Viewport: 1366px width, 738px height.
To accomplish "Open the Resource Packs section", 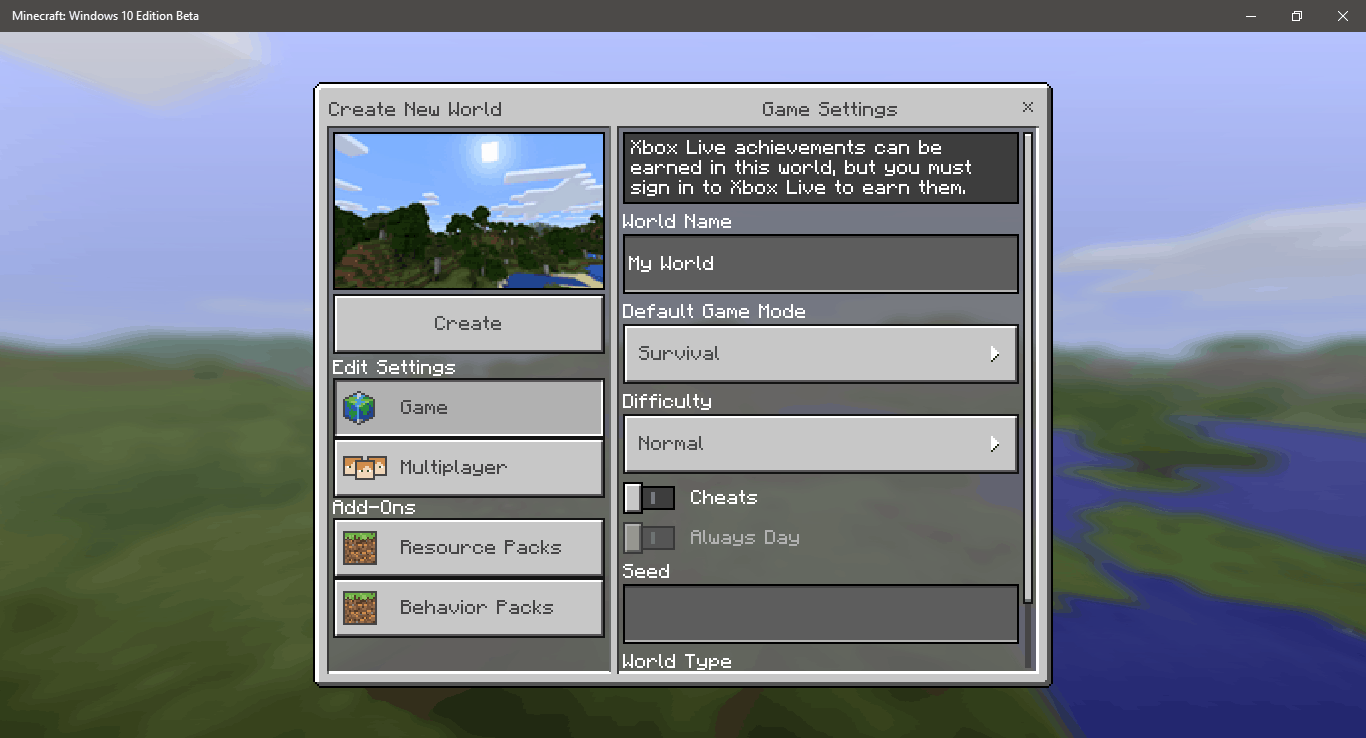I will coord(468,547).
